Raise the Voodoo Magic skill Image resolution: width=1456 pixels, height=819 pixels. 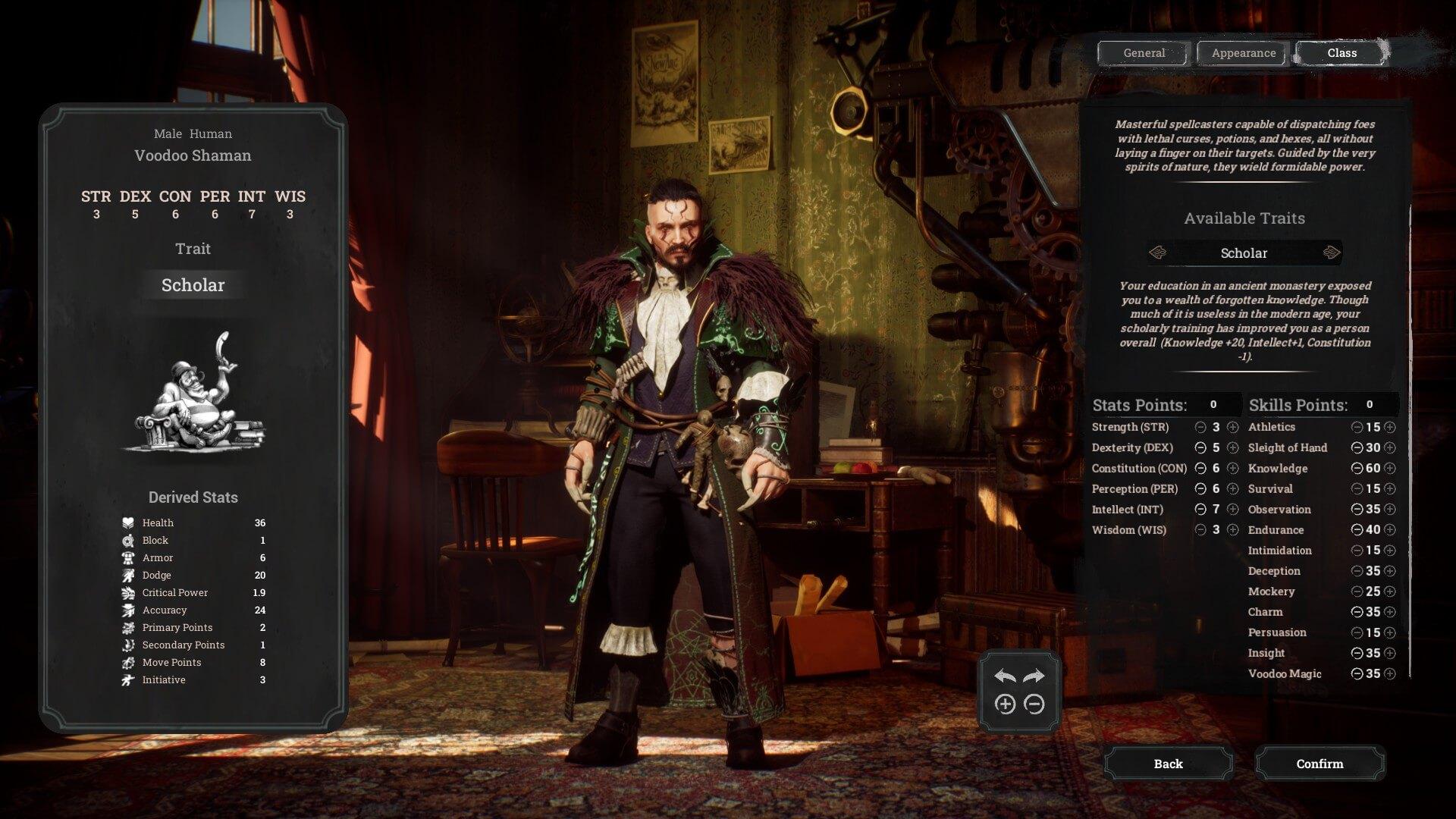1390,673
